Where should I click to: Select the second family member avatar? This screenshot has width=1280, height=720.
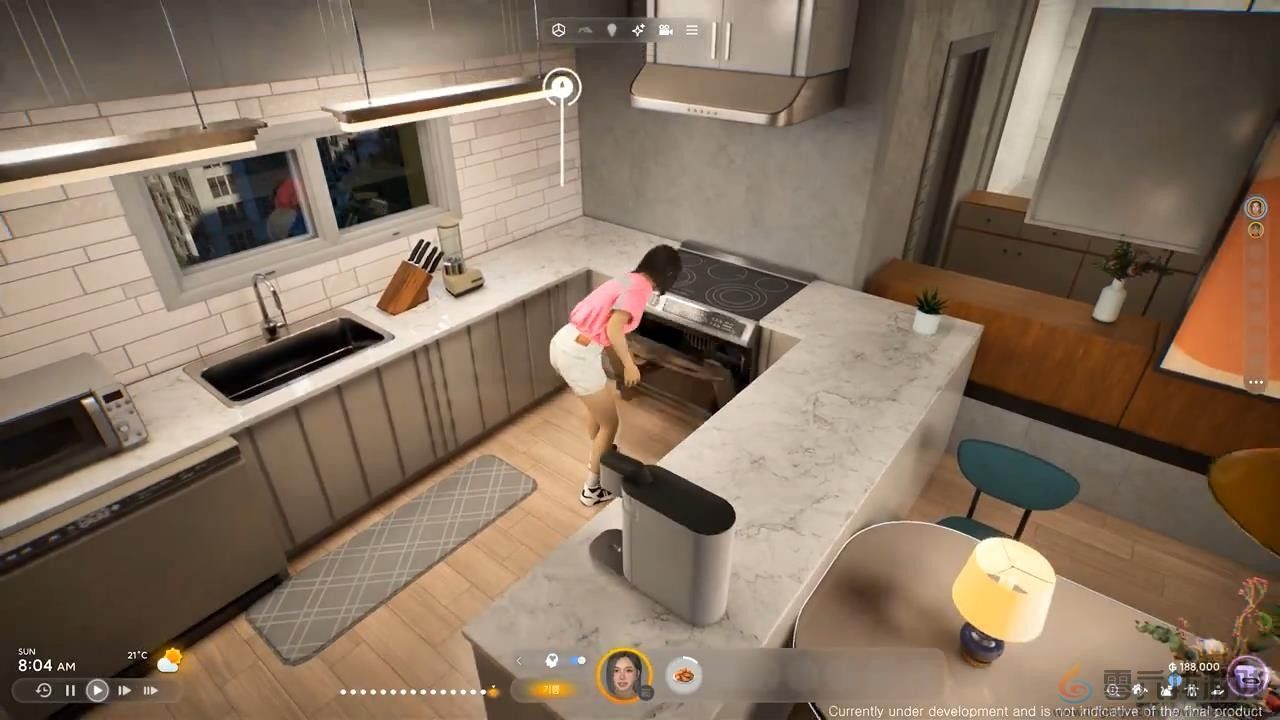1255,230
